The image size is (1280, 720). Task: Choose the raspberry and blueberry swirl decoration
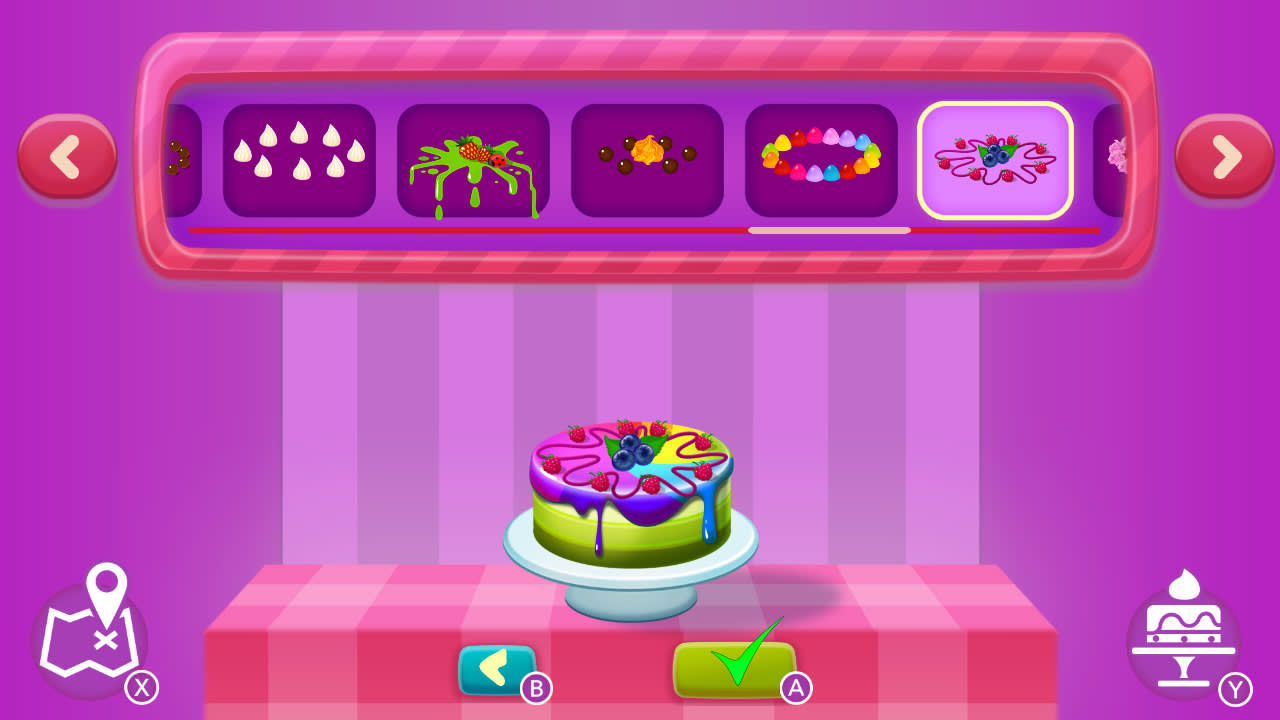995,158
